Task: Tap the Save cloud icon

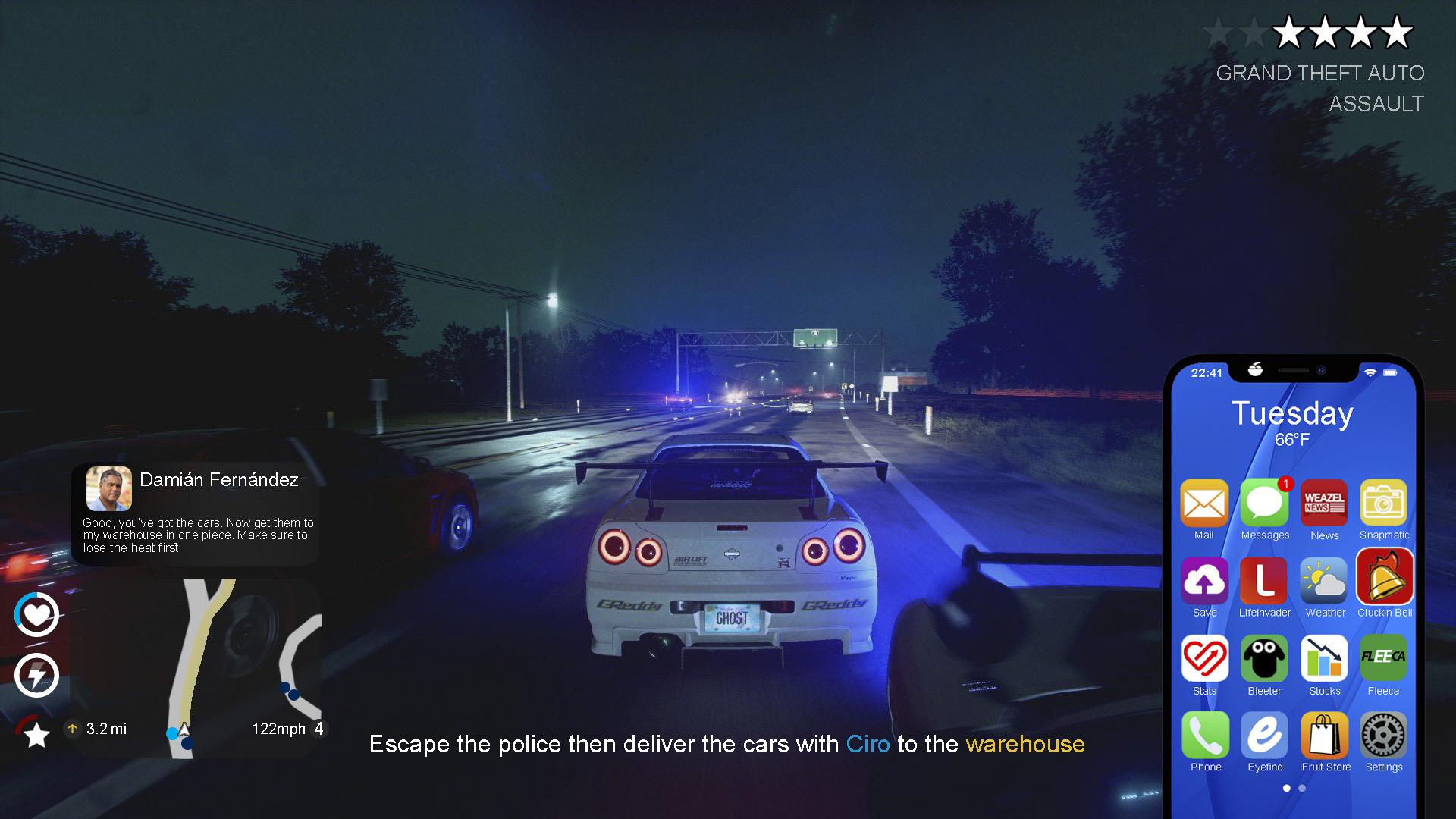Action: click(1205, 581)
